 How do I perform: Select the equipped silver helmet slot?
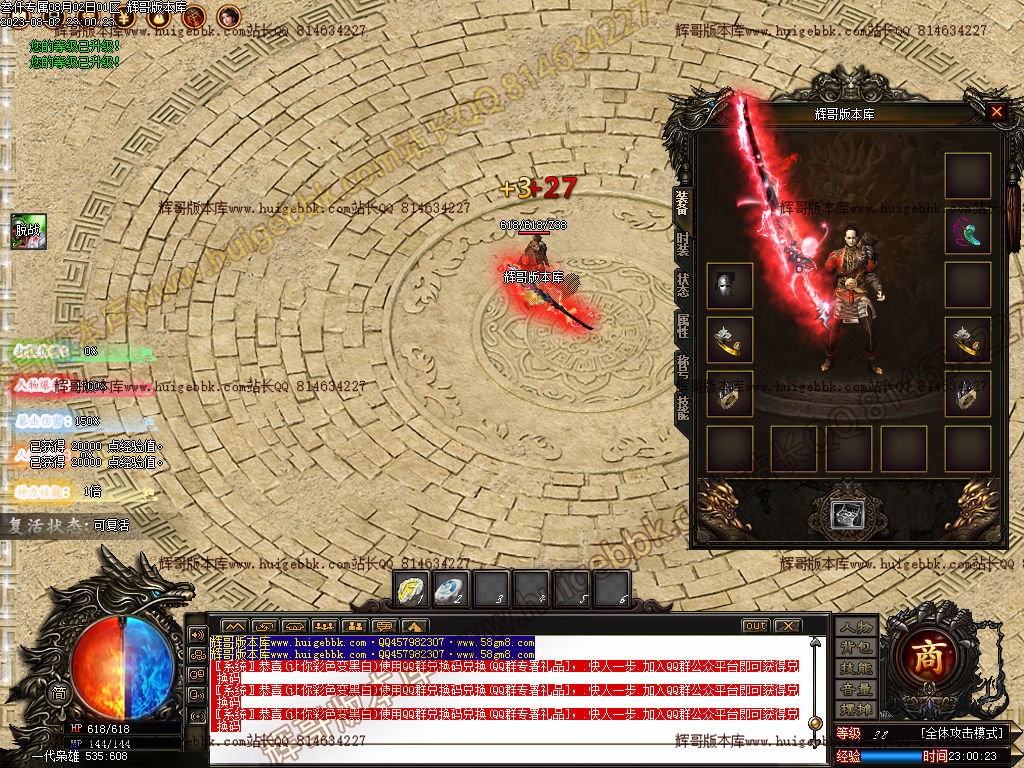[729, 286]
